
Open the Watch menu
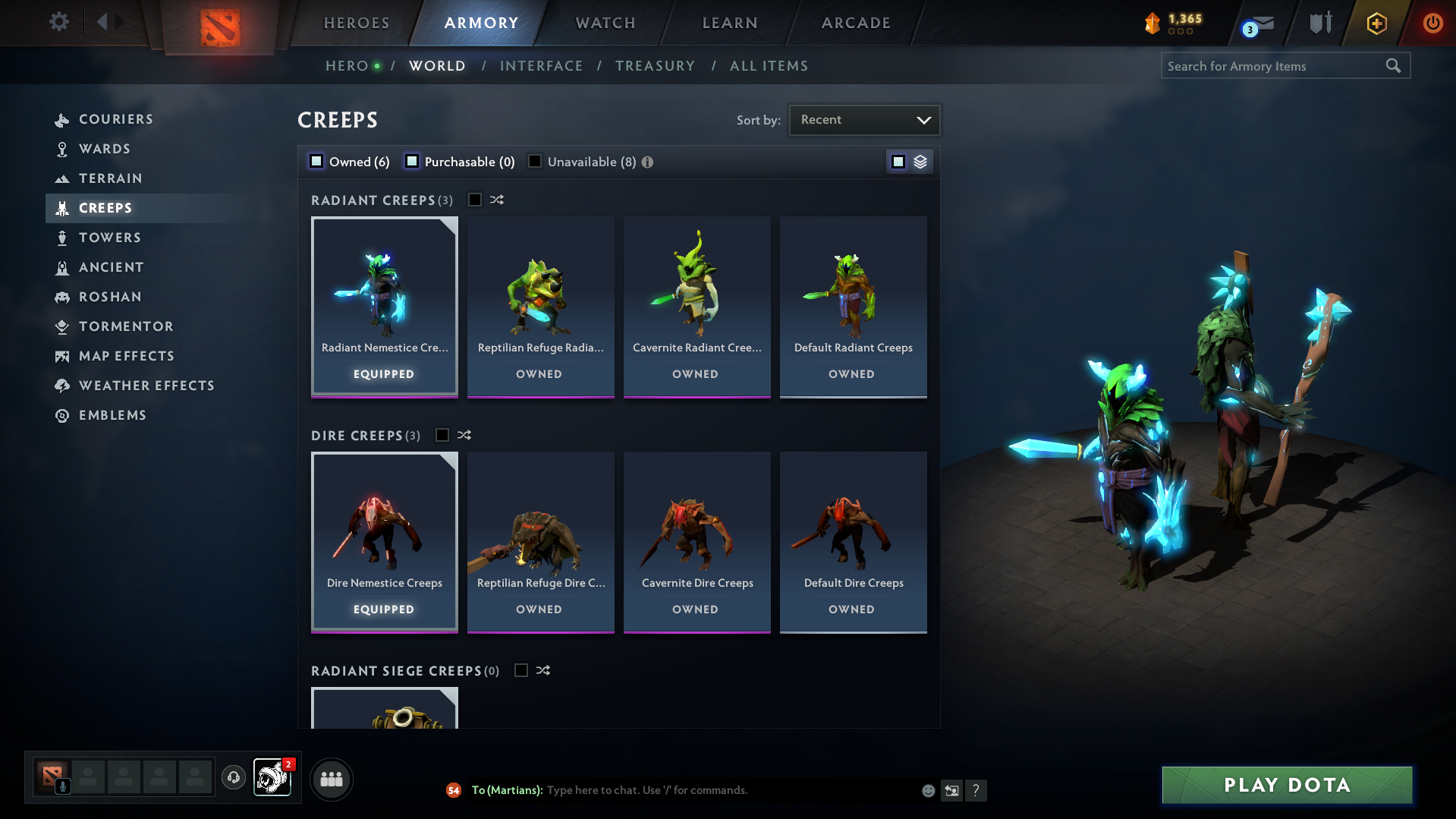point(605,23)
